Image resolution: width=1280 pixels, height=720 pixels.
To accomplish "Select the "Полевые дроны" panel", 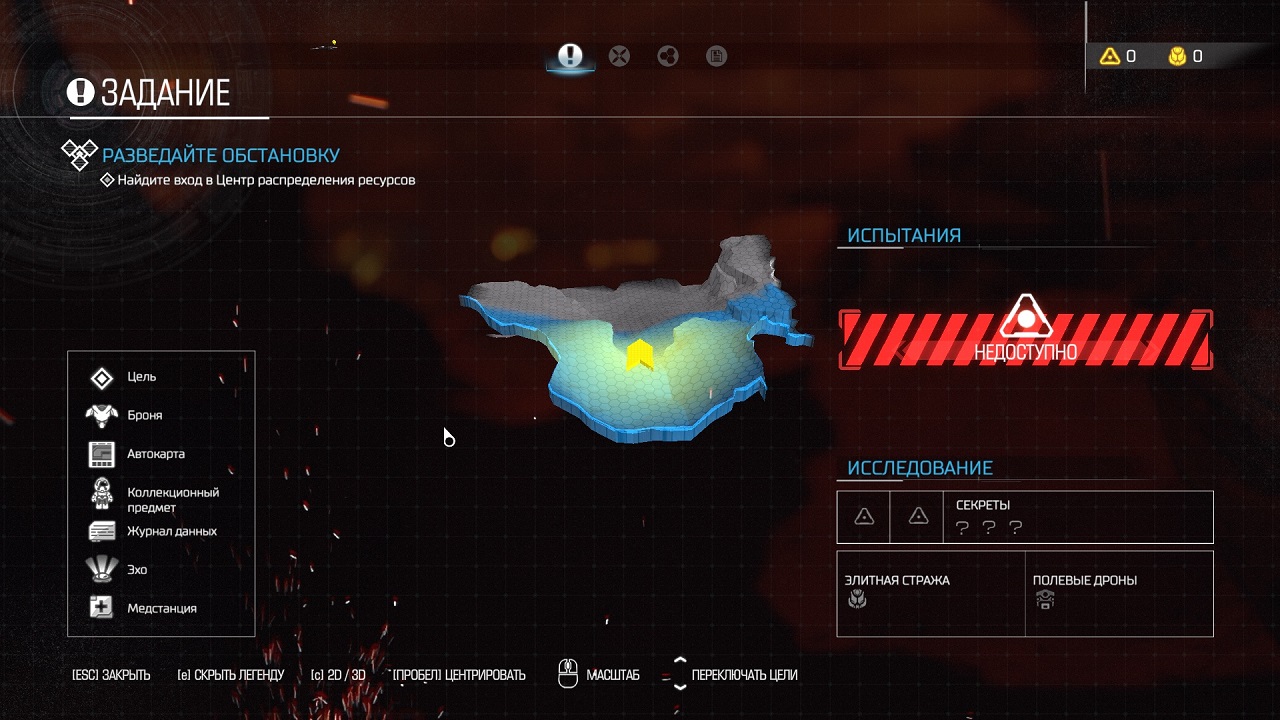I will tap(1118, 593).
